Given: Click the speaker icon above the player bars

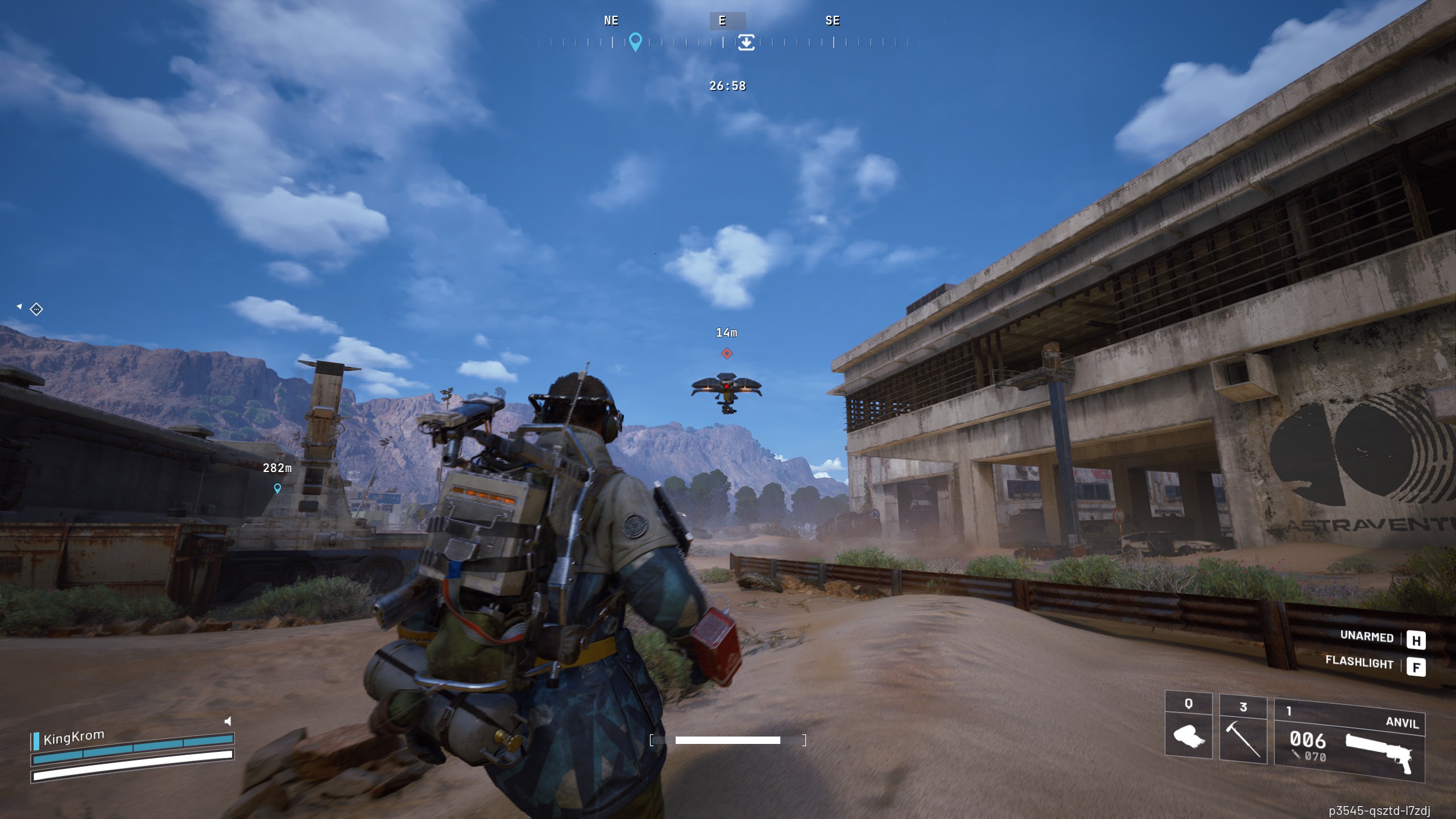Looking at the screenshot, I should [x=227, y=721].
